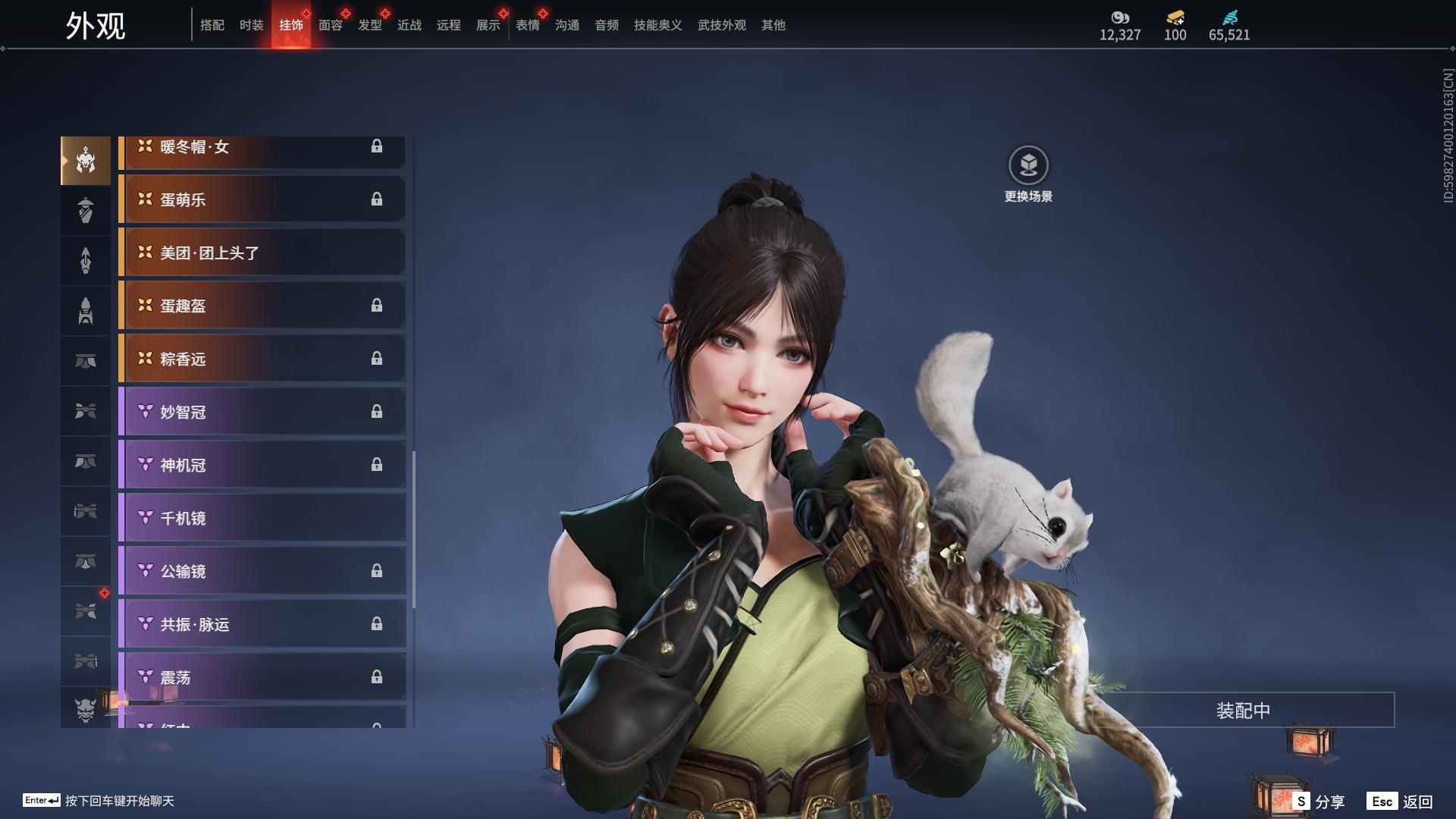
Task: Select the 千机镜 accessory
Action: click(262, 518)
